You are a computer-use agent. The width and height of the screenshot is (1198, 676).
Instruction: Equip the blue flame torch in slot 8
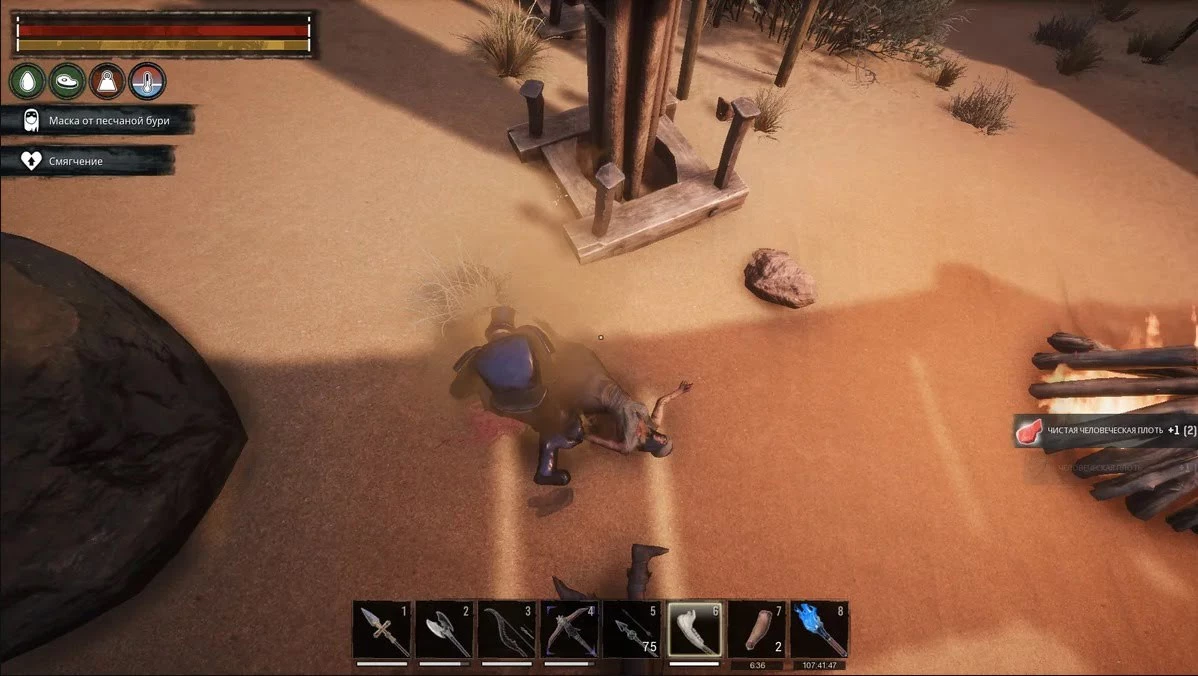point(820,629)
